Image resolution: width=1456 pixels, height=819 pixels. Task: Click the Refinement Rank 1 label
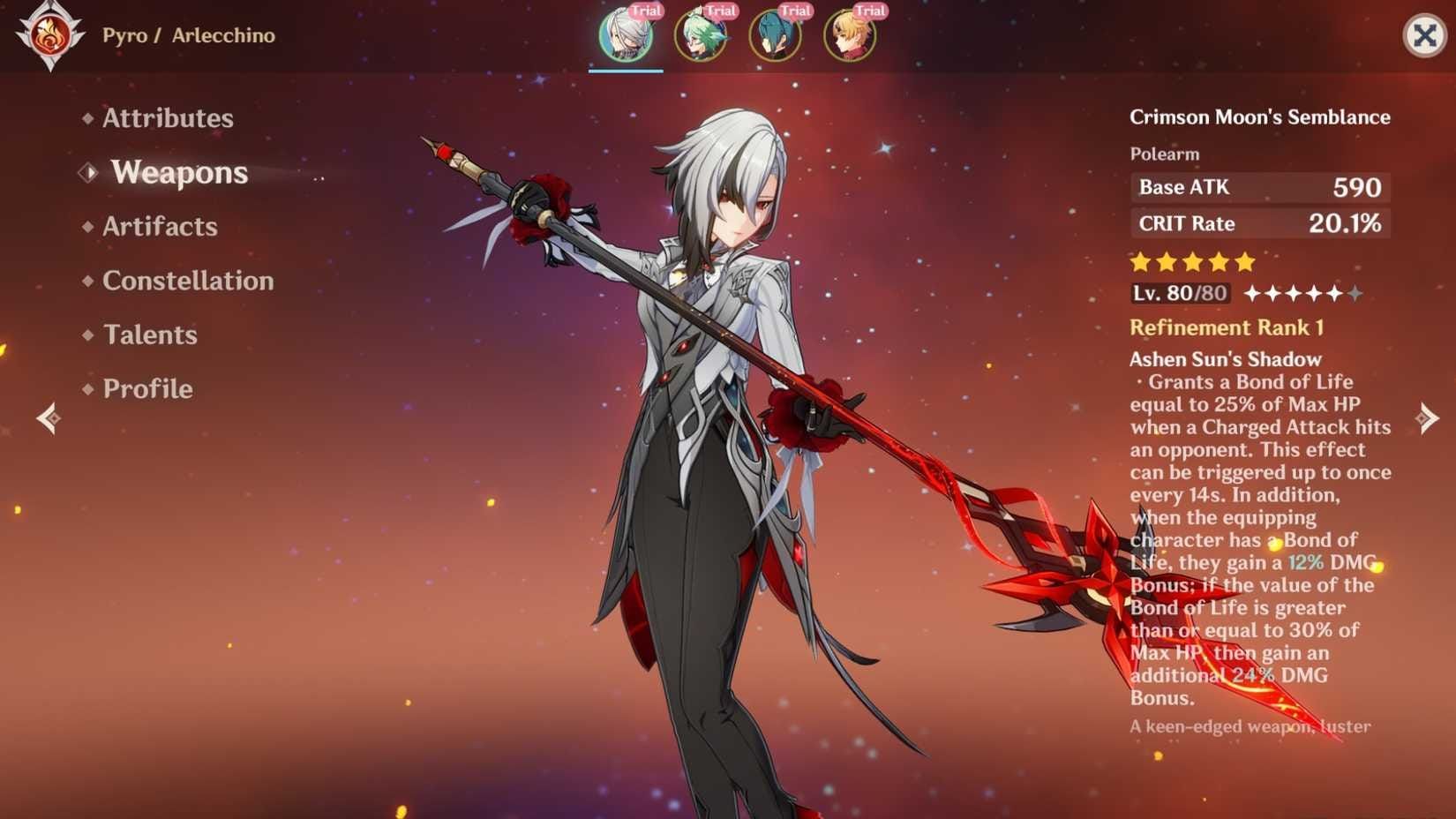pyautogui.click(x=1227, y=327)
